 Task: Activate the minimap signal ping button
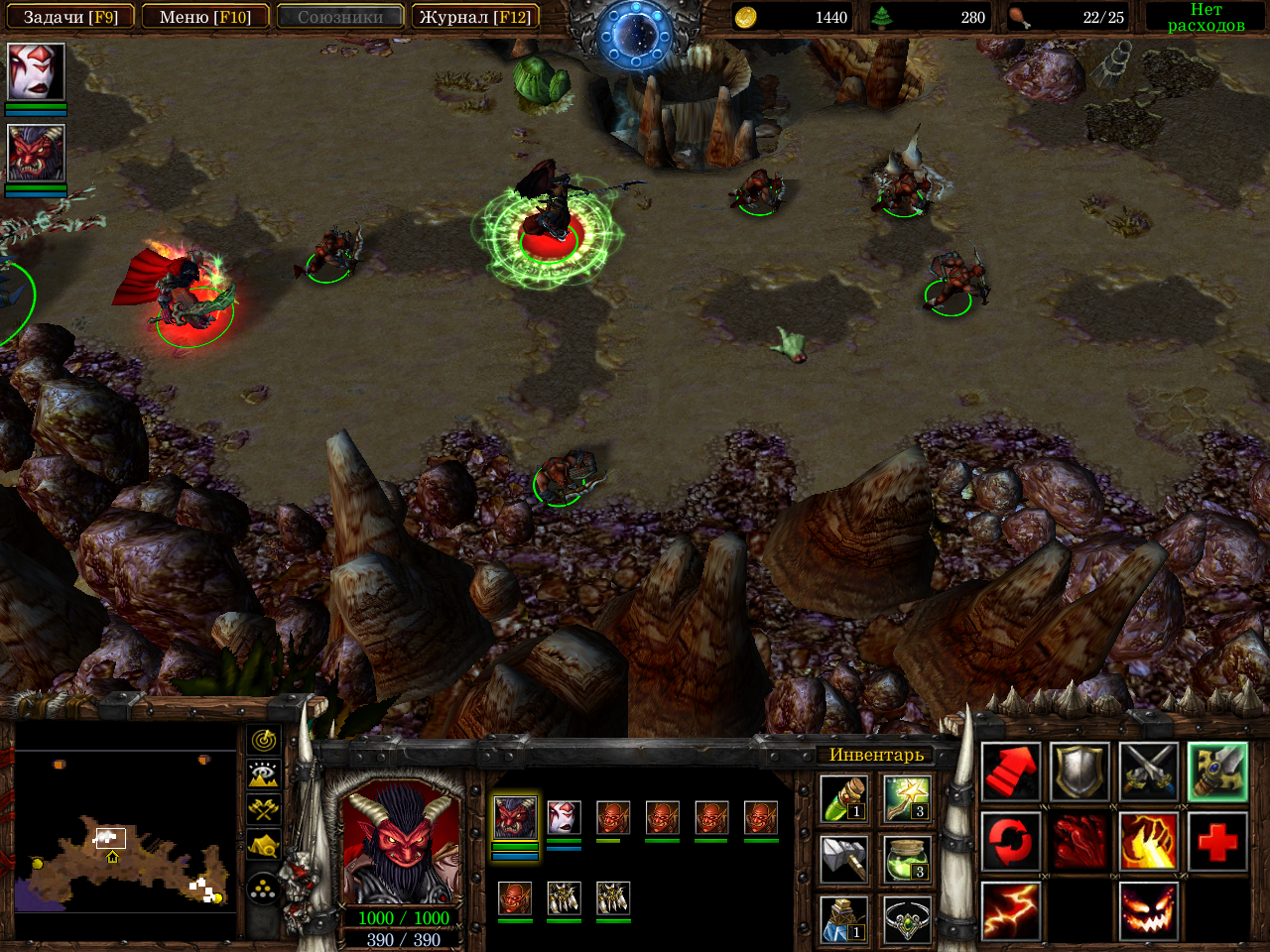(264, 740)
